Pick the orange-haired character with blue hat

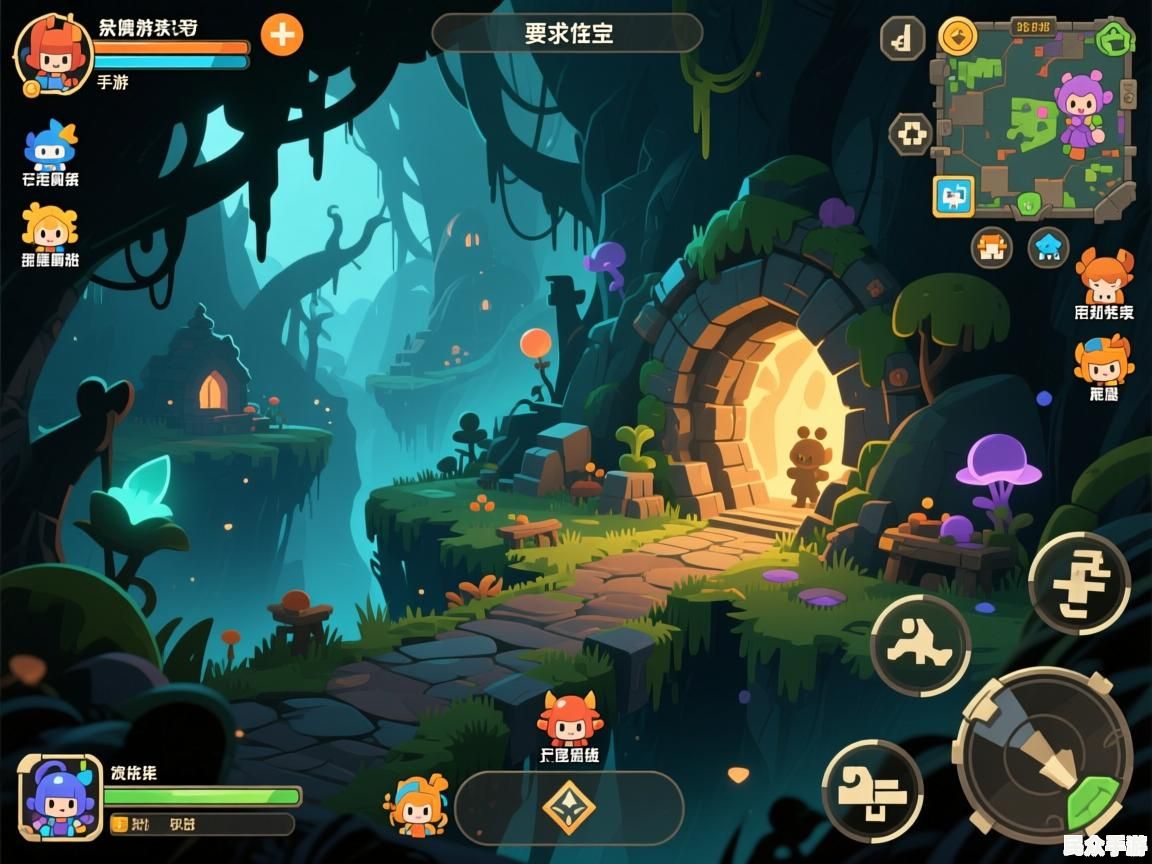coord(1103,361)
